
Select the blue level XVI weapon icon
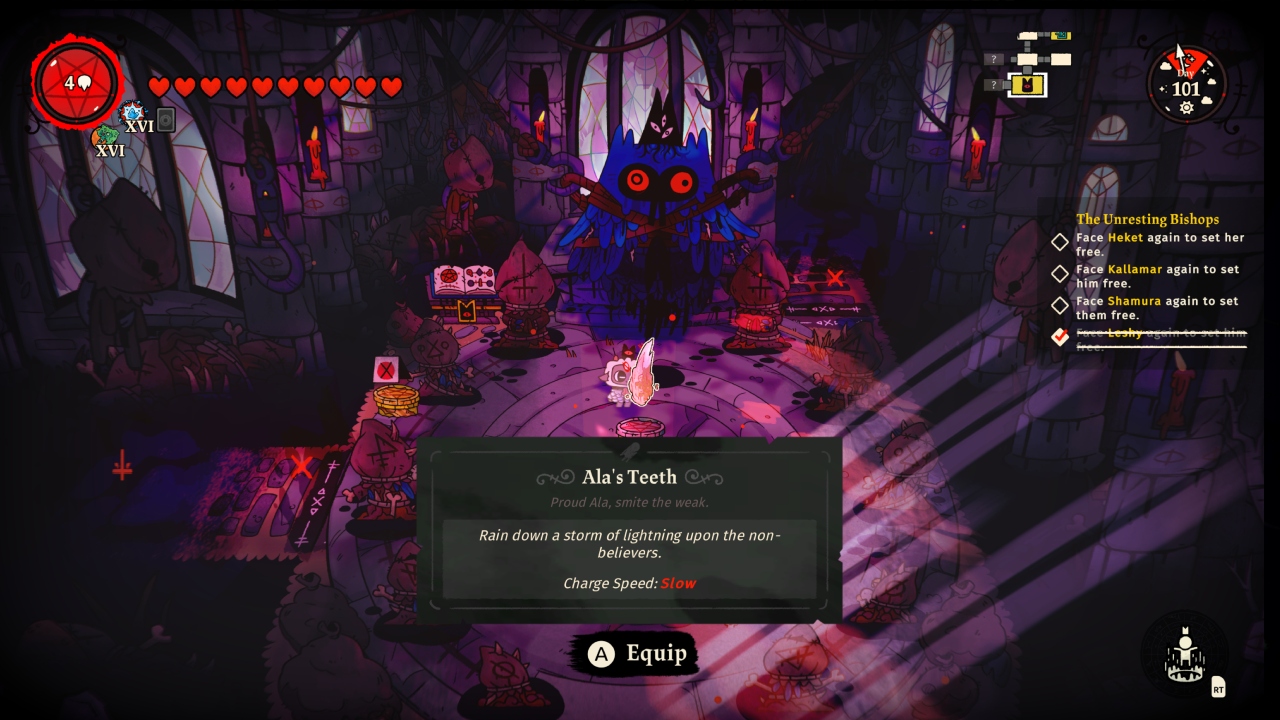[132, 113]
